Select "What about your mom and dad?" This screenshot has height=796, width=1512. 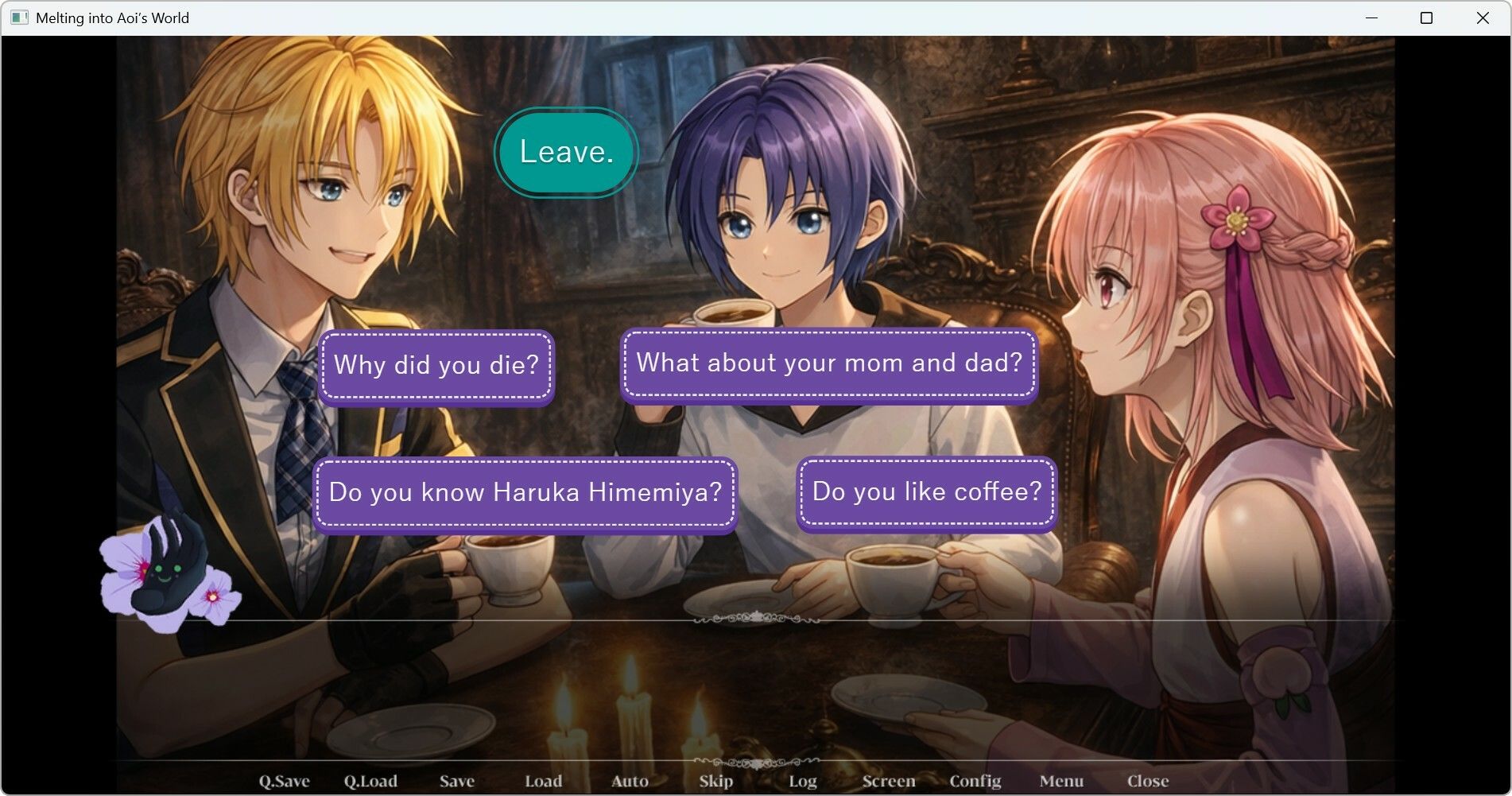(829, 363)
